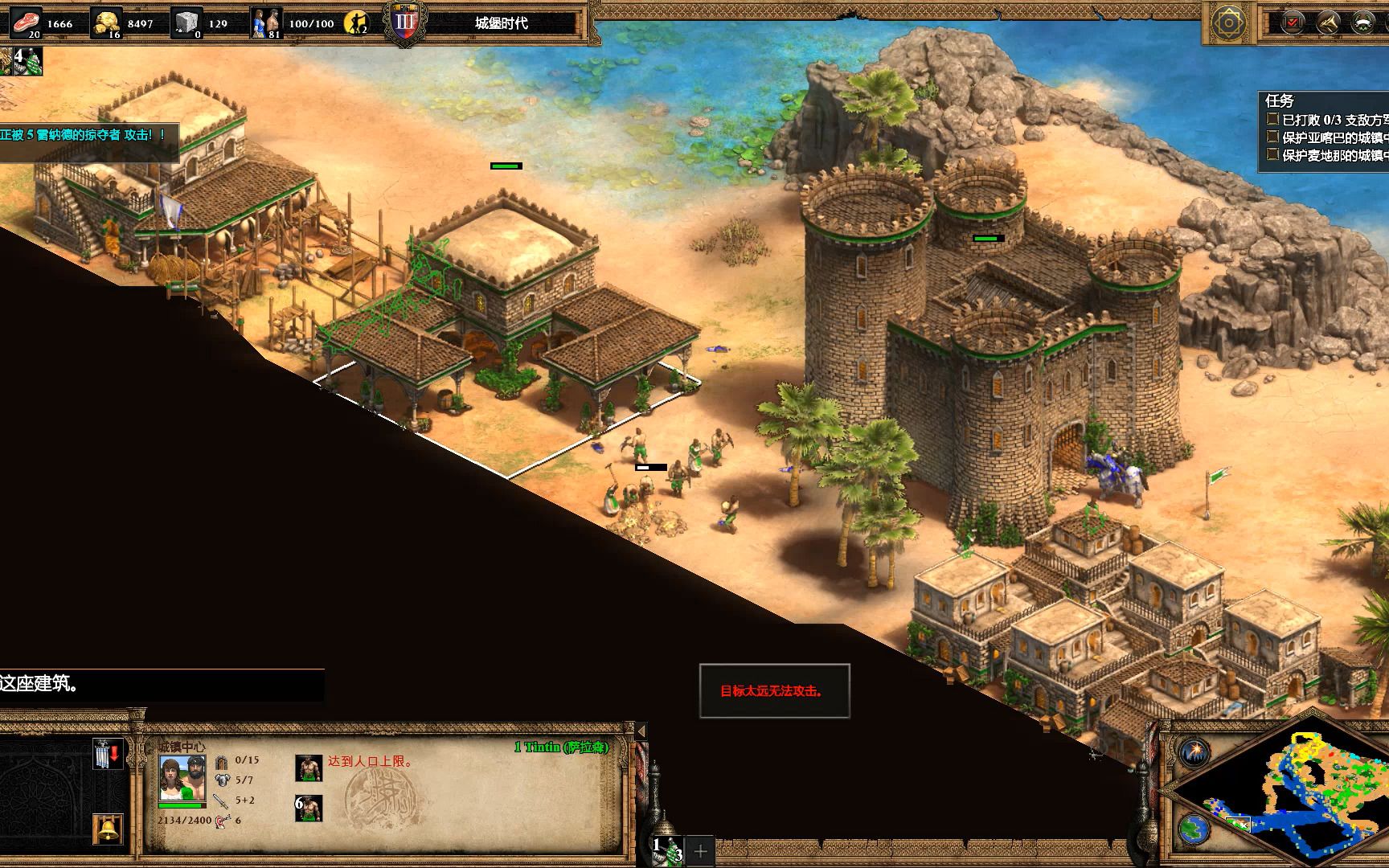Click the Castle Age emblem
The height and width of the screenshot is (868, 1389).
(404, 23)
